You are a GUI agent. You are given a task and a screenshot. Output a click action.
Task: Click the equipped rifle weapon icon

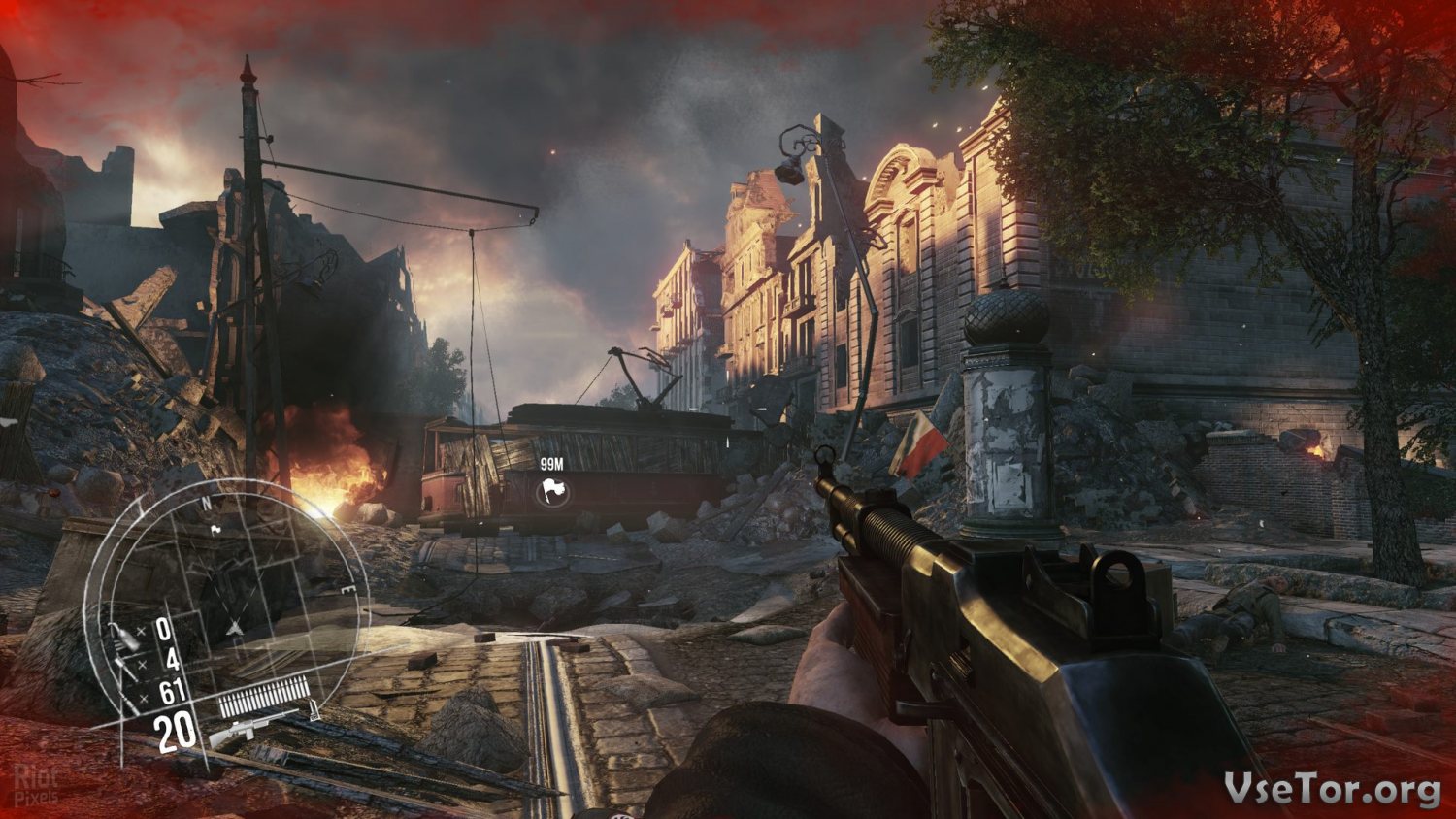click(252, 725)
